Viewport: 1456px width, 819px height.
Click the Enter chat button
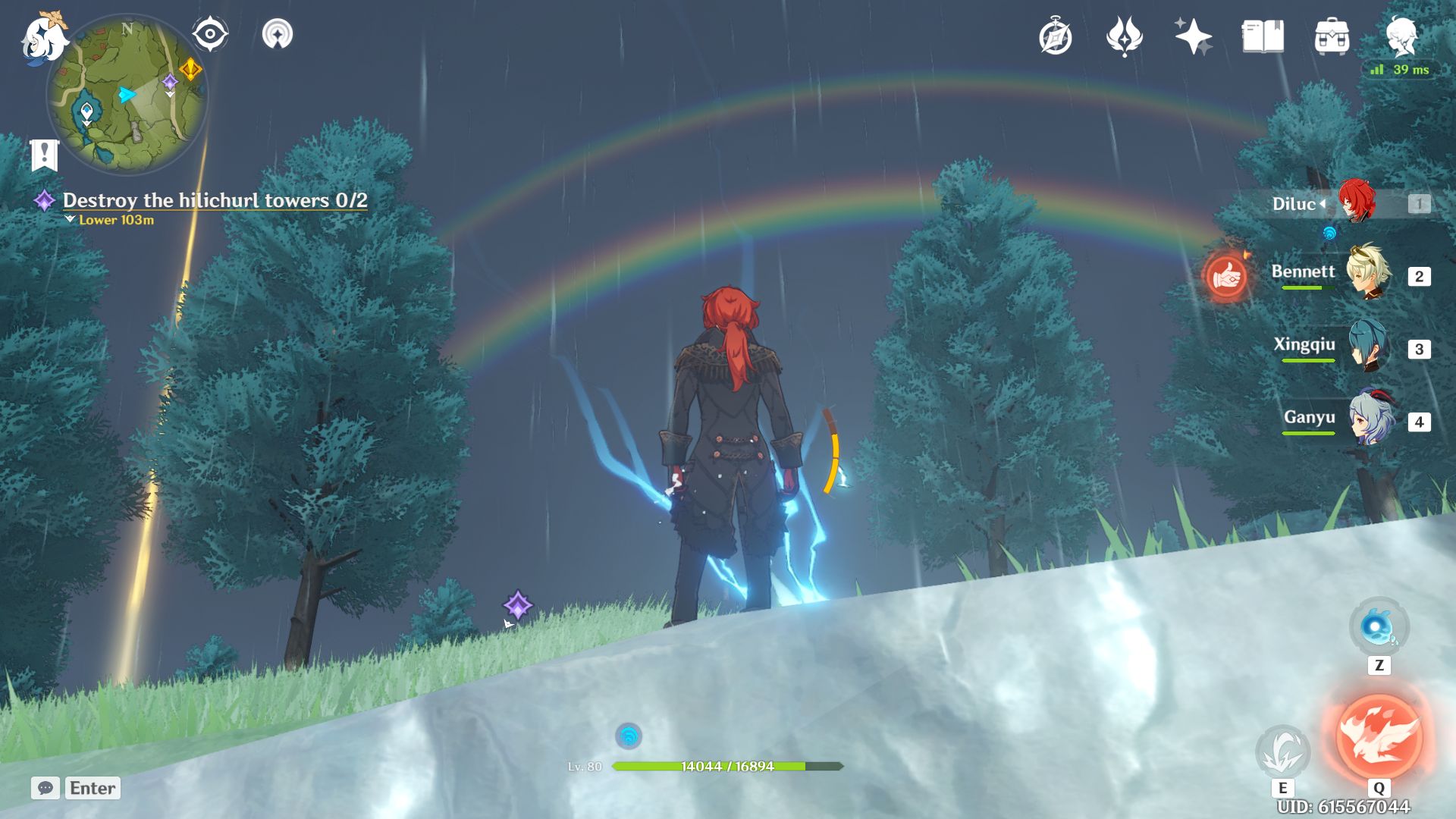(91, 788)
